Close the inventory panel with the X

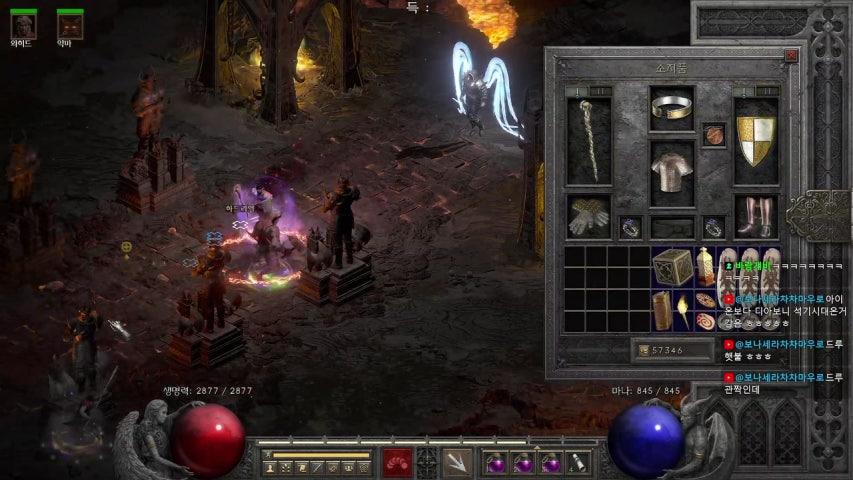[x=791, y=56]
